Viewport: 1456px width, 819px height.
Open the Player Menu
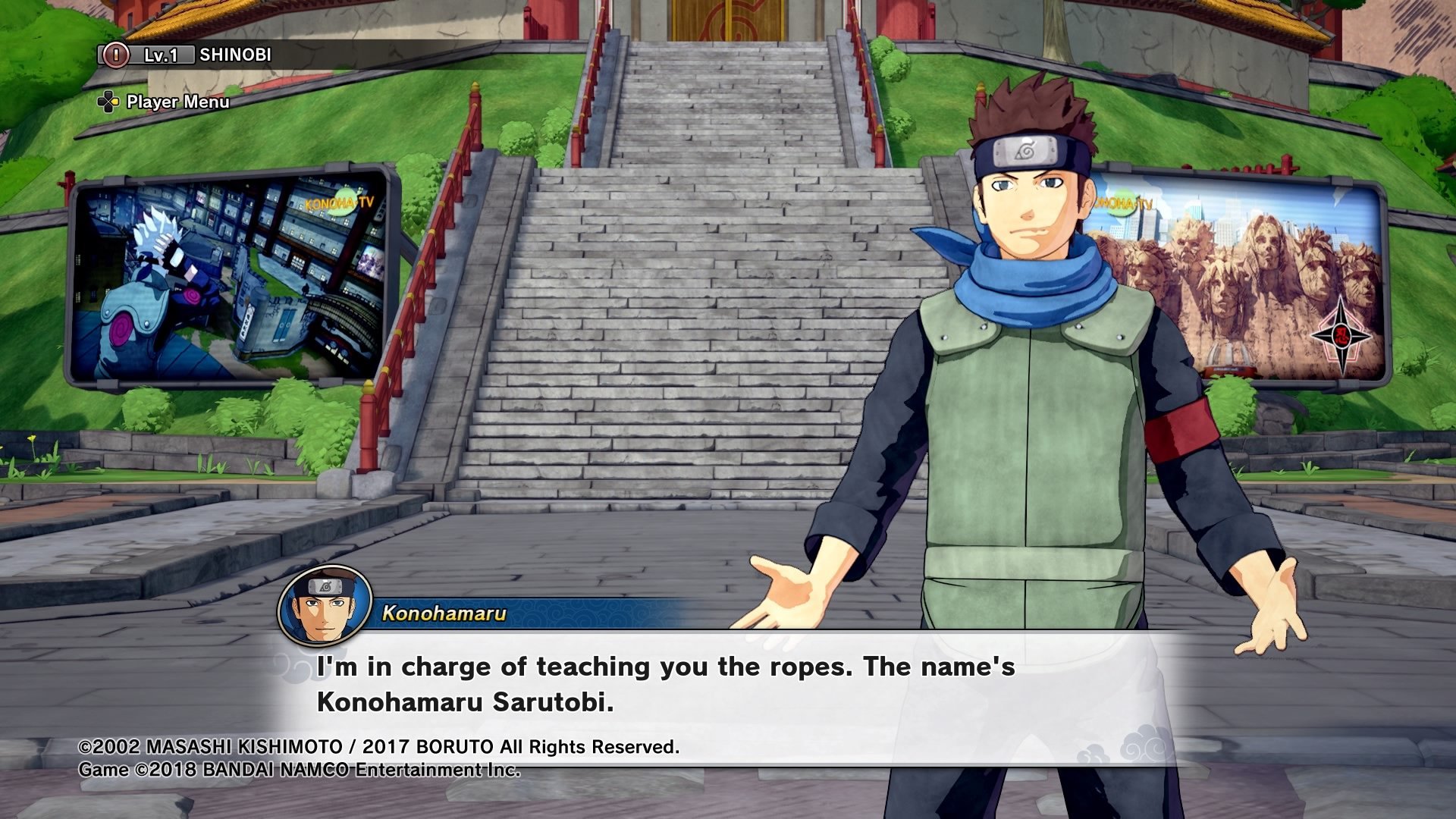164,102
